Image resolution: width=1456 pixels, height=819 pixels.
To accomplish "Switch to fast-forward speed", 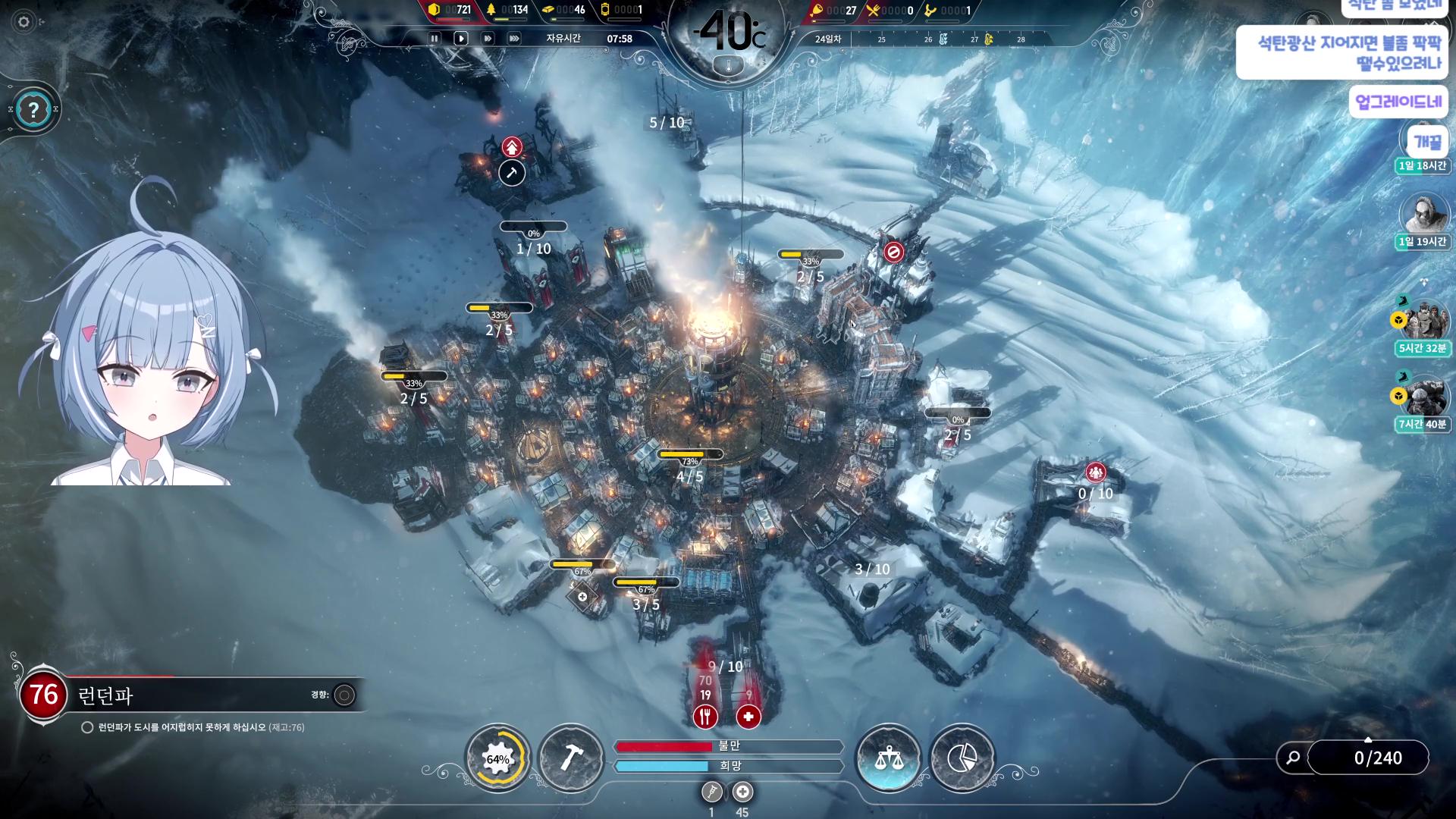I will pyautogui.click(x=488, y=39).
